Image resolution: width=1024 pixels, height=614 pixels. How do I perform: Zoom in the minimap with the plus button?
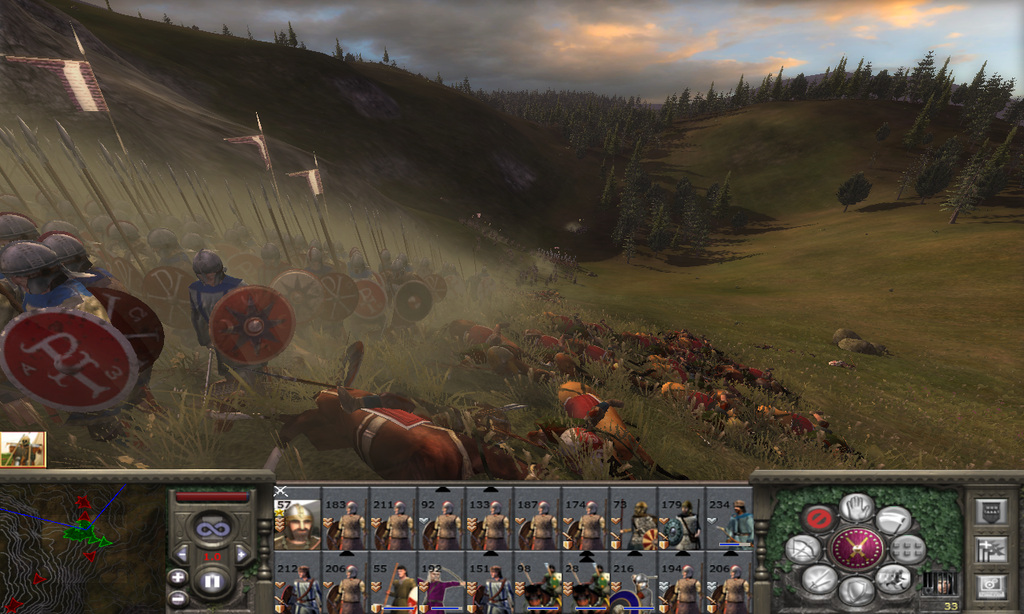pos(177,577)
